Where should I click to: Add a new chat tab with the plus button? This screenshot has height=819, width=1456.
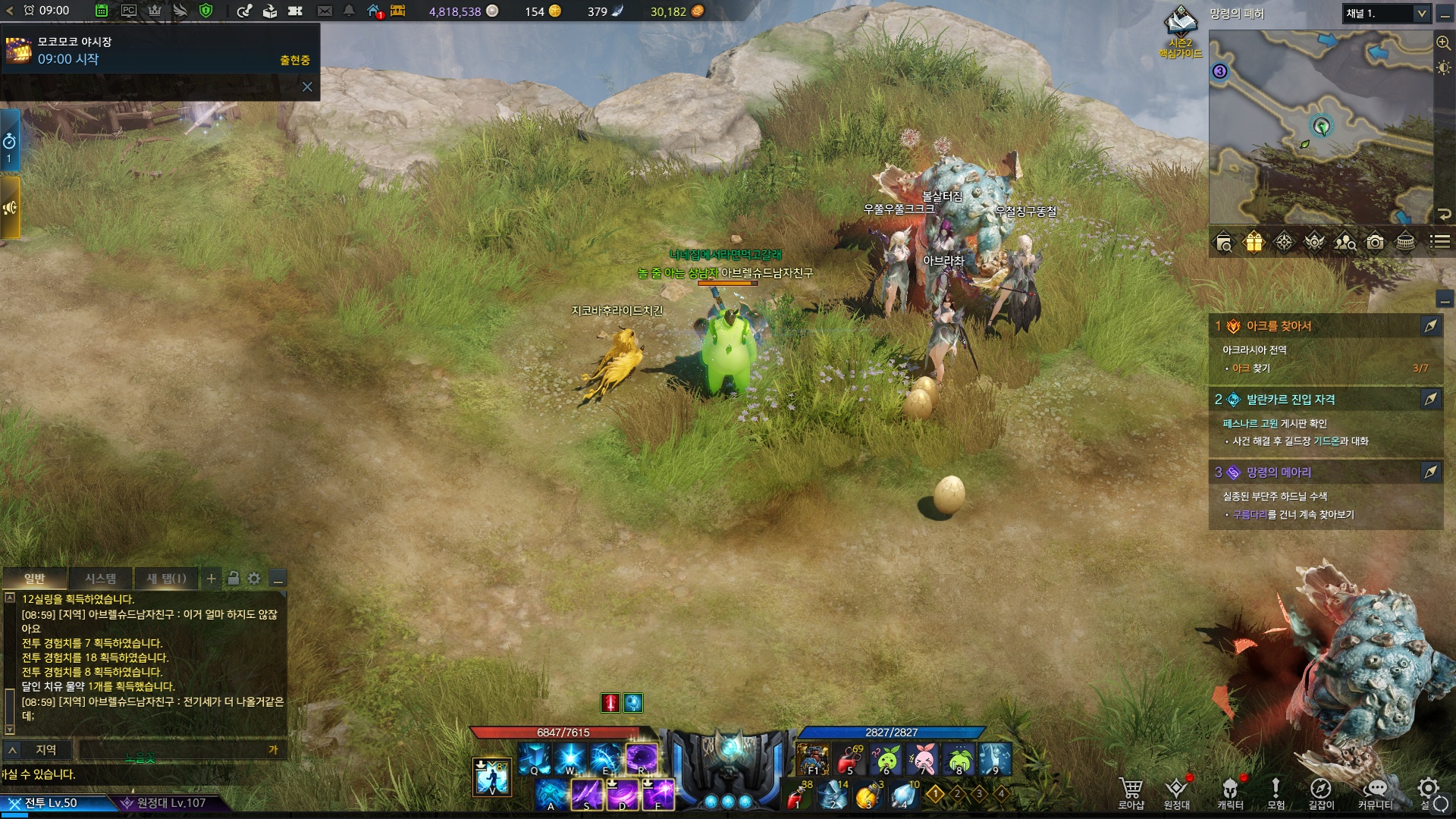212,579
